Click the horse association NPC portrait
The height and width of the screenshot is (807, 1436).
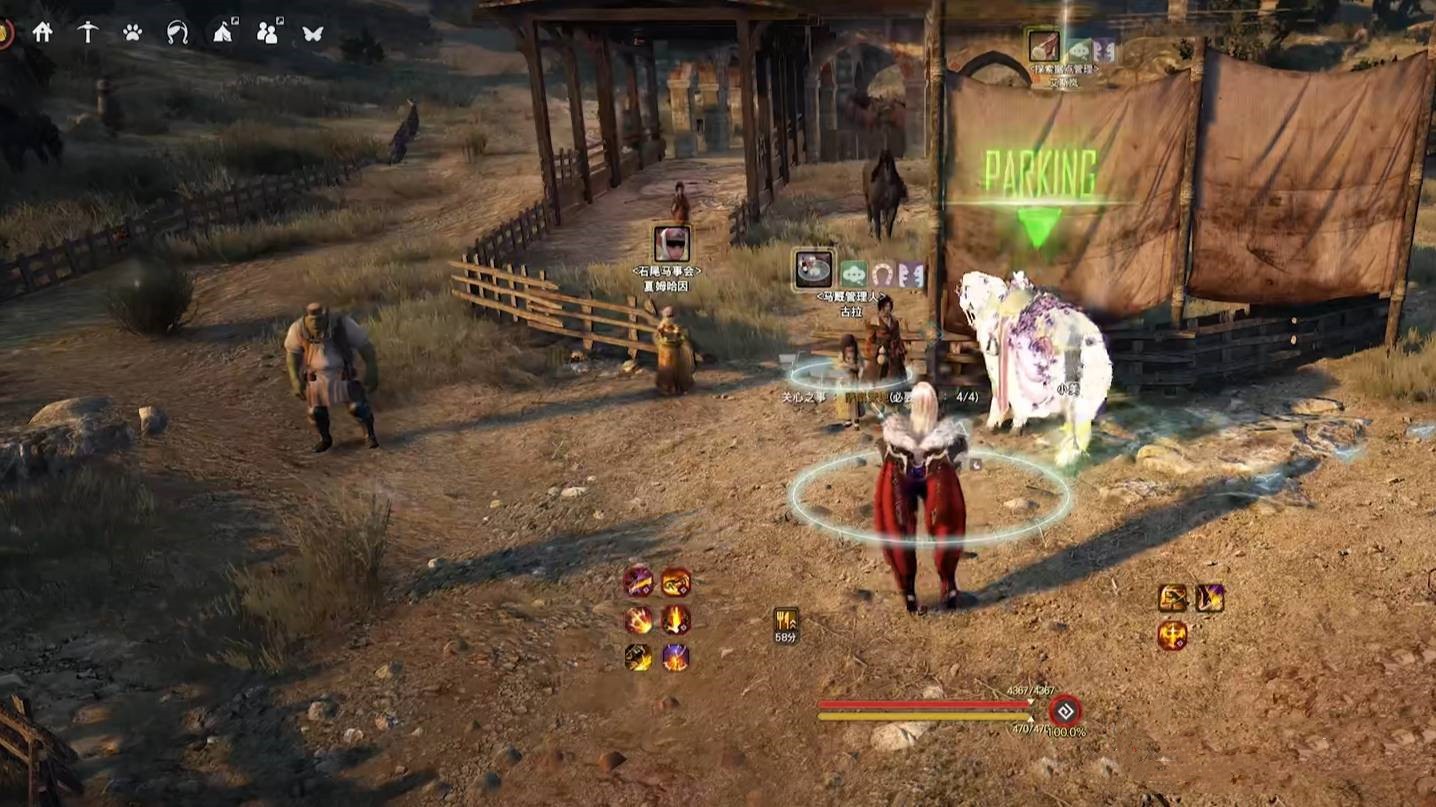(671, 243)
